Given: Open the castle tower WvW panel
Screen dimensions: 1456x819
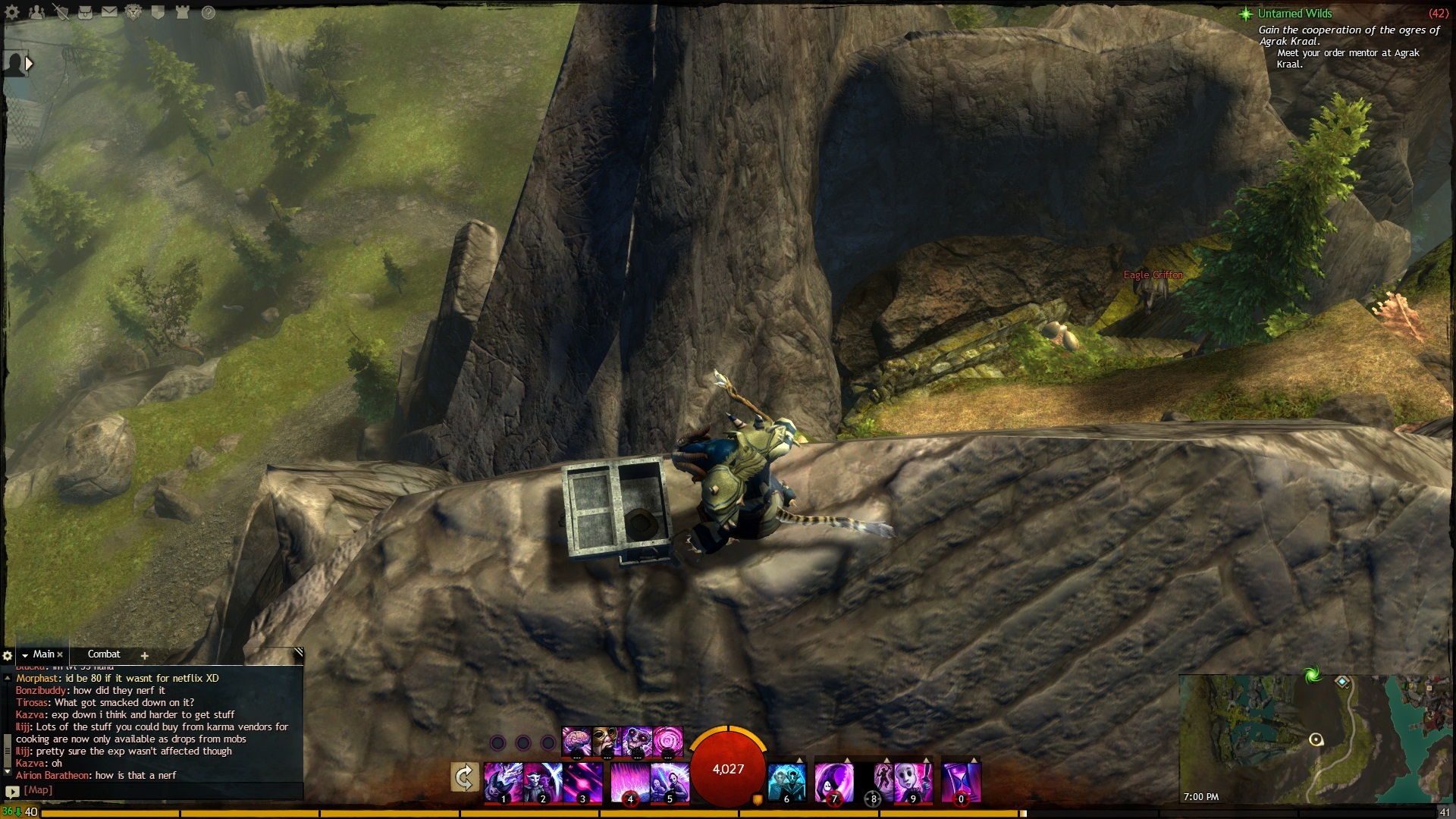Looking at the screenshot, I should pyautogui.click(x=182, y=12).
